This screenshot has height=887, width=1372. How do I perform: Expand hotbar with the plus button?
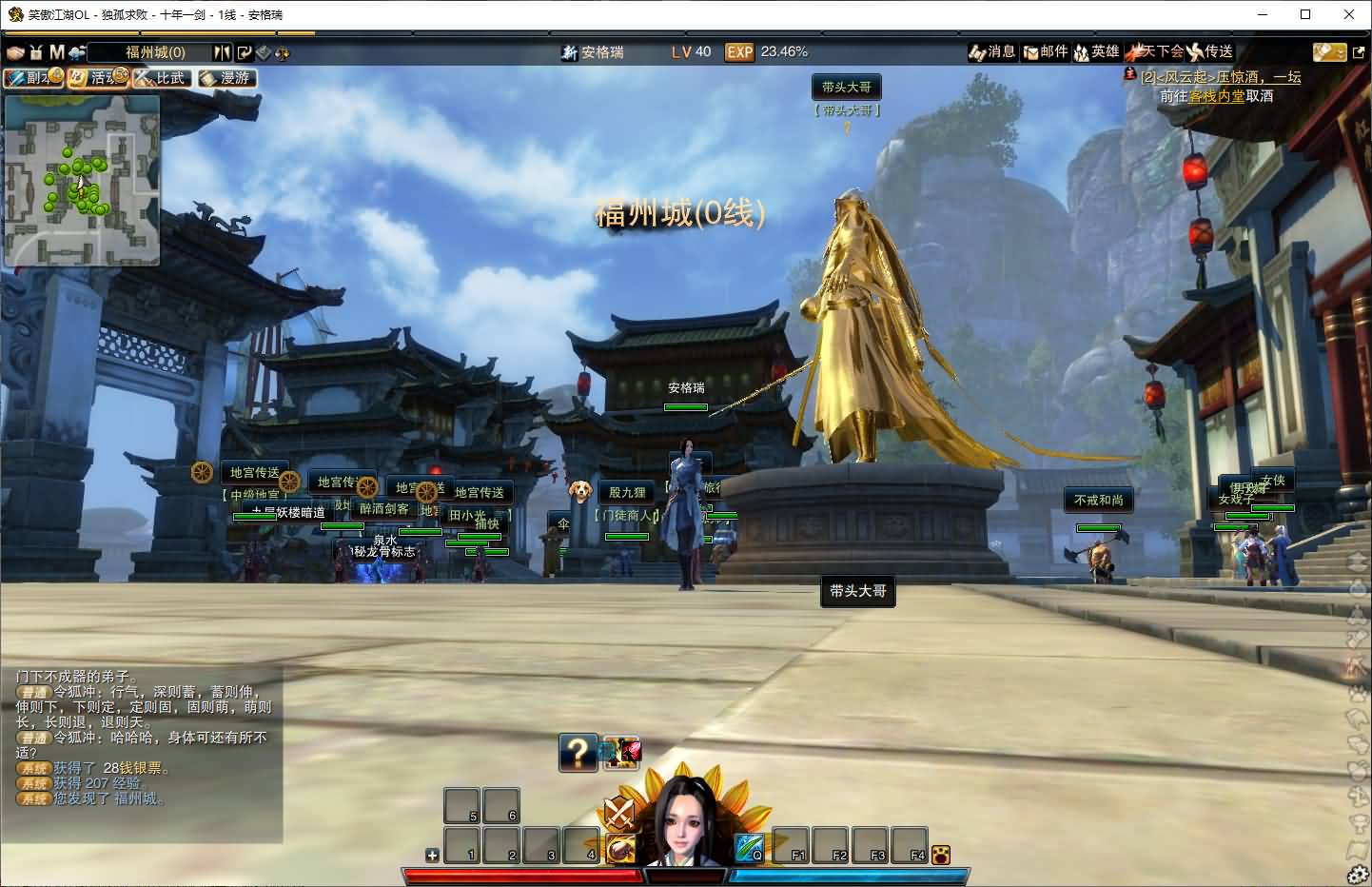pyautogui.click(x=432, y=855)
